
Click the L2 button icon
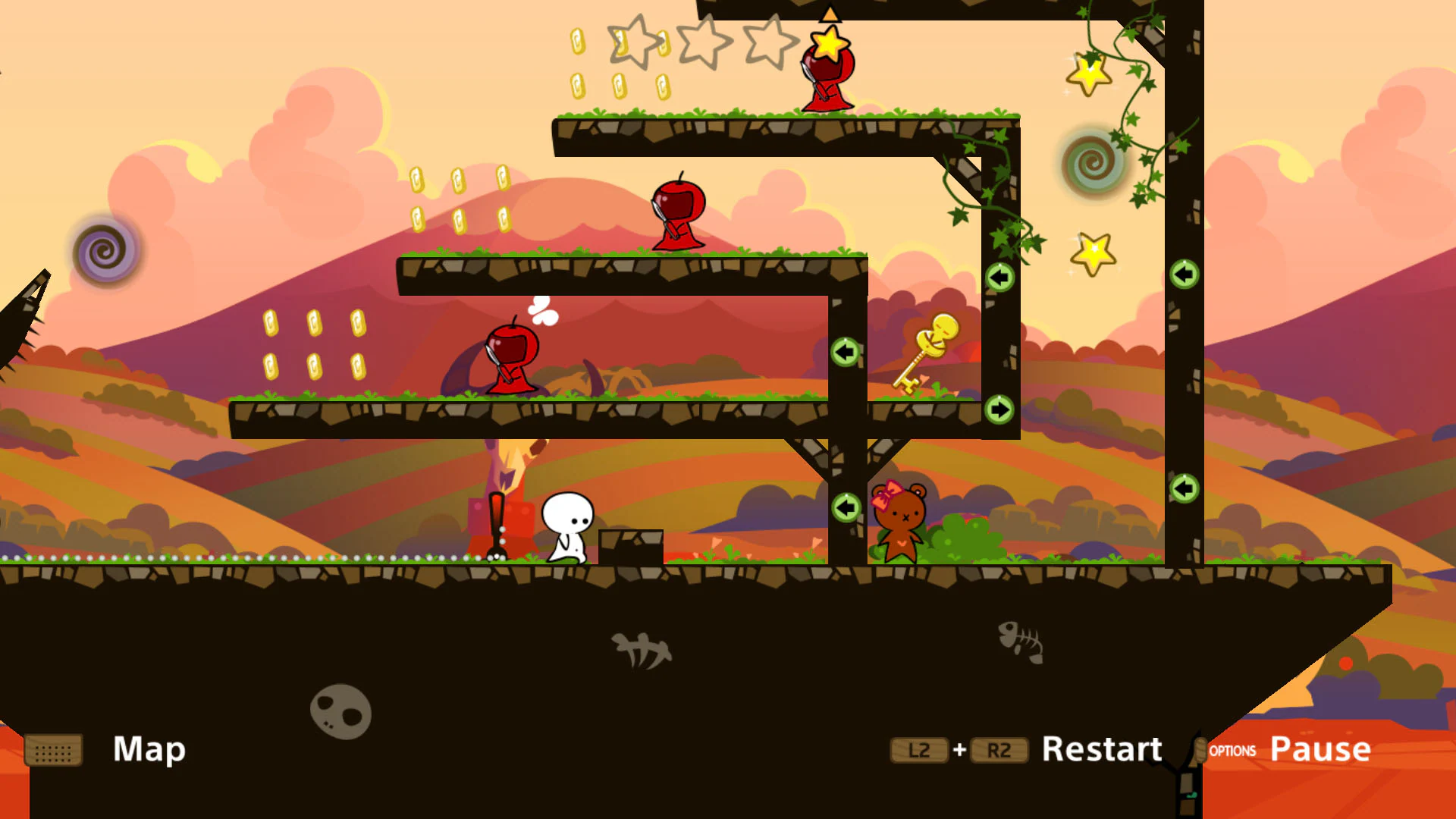pos(919,750)
